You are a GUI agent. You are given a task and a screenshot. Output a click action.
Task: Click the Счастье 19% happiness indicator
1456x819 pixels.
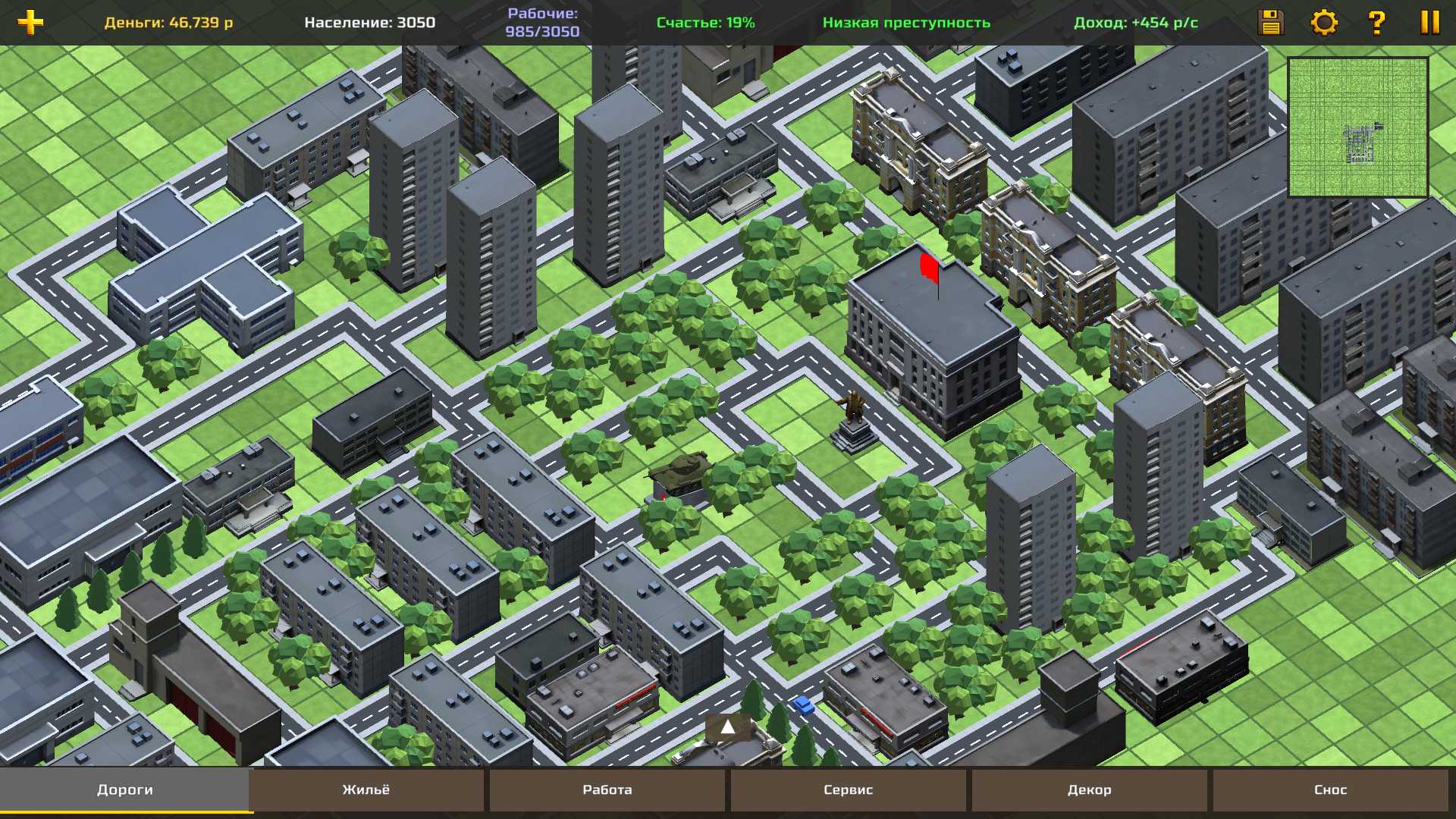(706, 23)
